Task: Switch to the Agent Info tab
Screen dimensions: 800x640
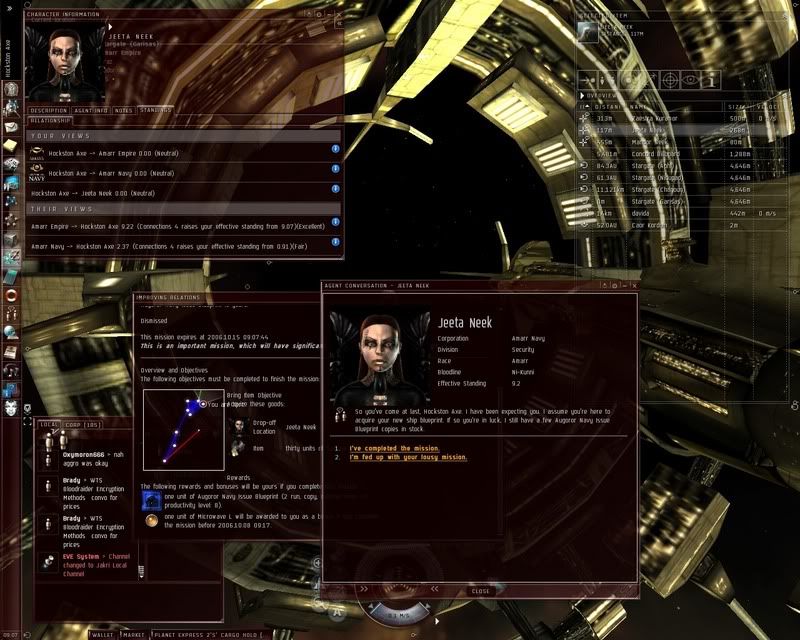Action: tap(90, 110)
